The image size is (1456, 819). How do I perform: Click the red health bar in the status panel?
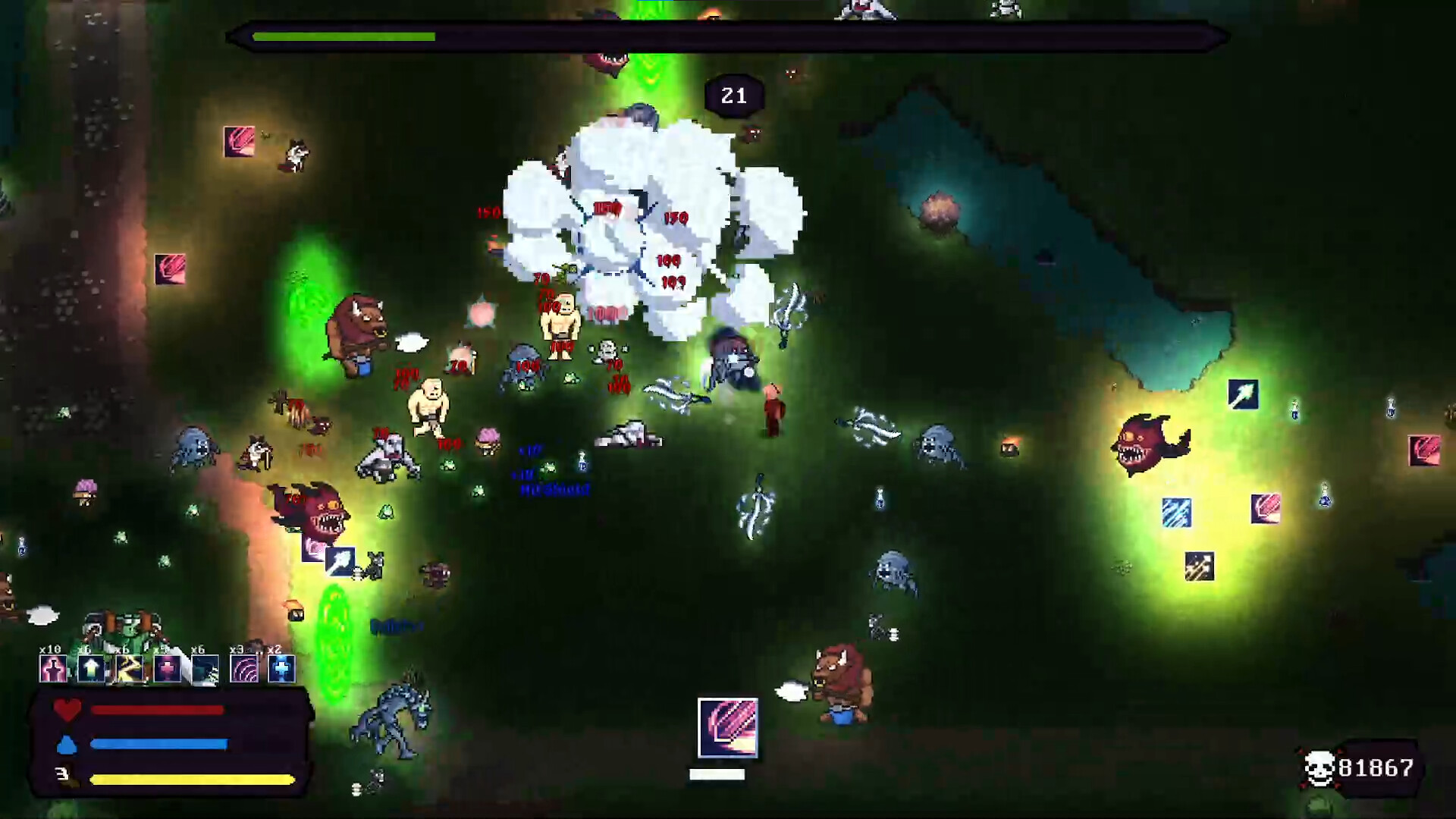click(157, 710)
